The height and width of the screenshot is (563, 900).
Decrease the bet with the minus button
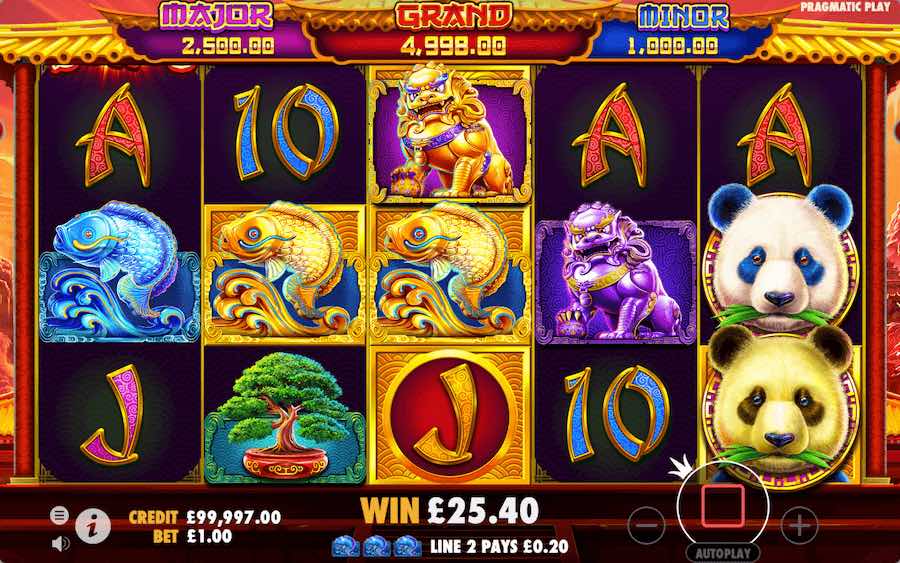click(x=648, y=524)
